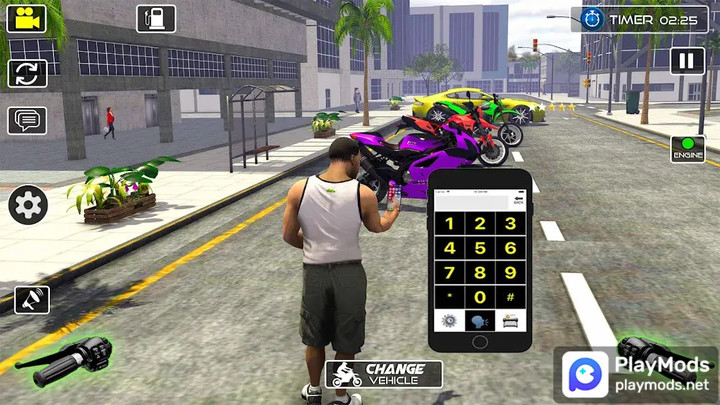
Task: Click the circular arrows refresh icon
Action: click(x=27, y=72)
